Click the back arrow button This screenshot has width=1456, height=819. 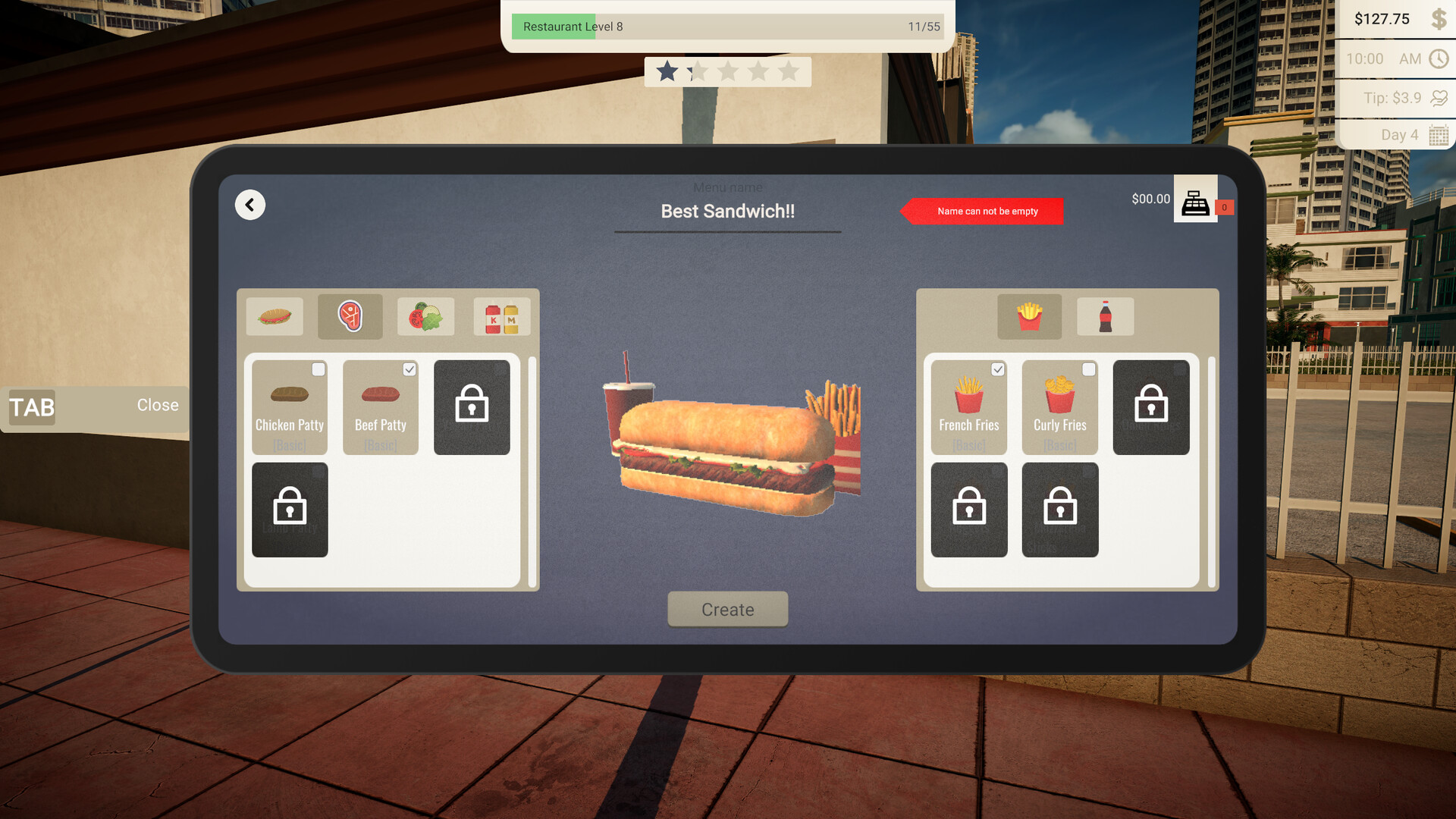(x=249, y=205)
